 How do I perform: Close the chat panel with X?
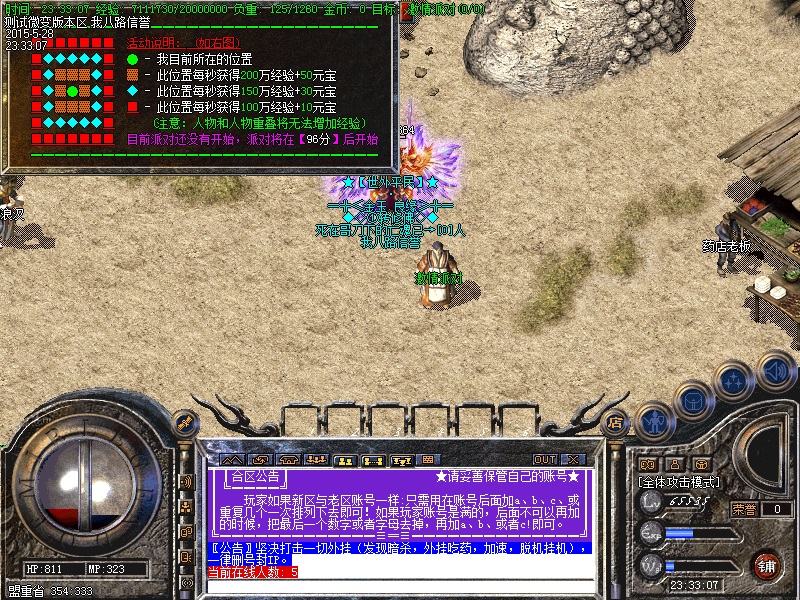tap(576, 460)
